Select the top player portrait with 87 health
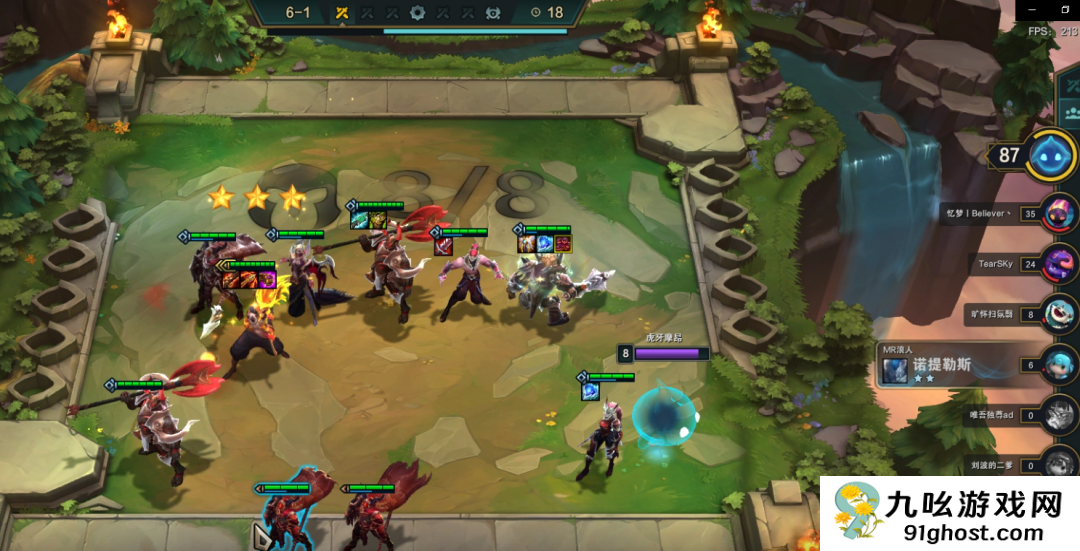Image resolution: width=1080 pixels, height=551 pixels. point(1052,155)
